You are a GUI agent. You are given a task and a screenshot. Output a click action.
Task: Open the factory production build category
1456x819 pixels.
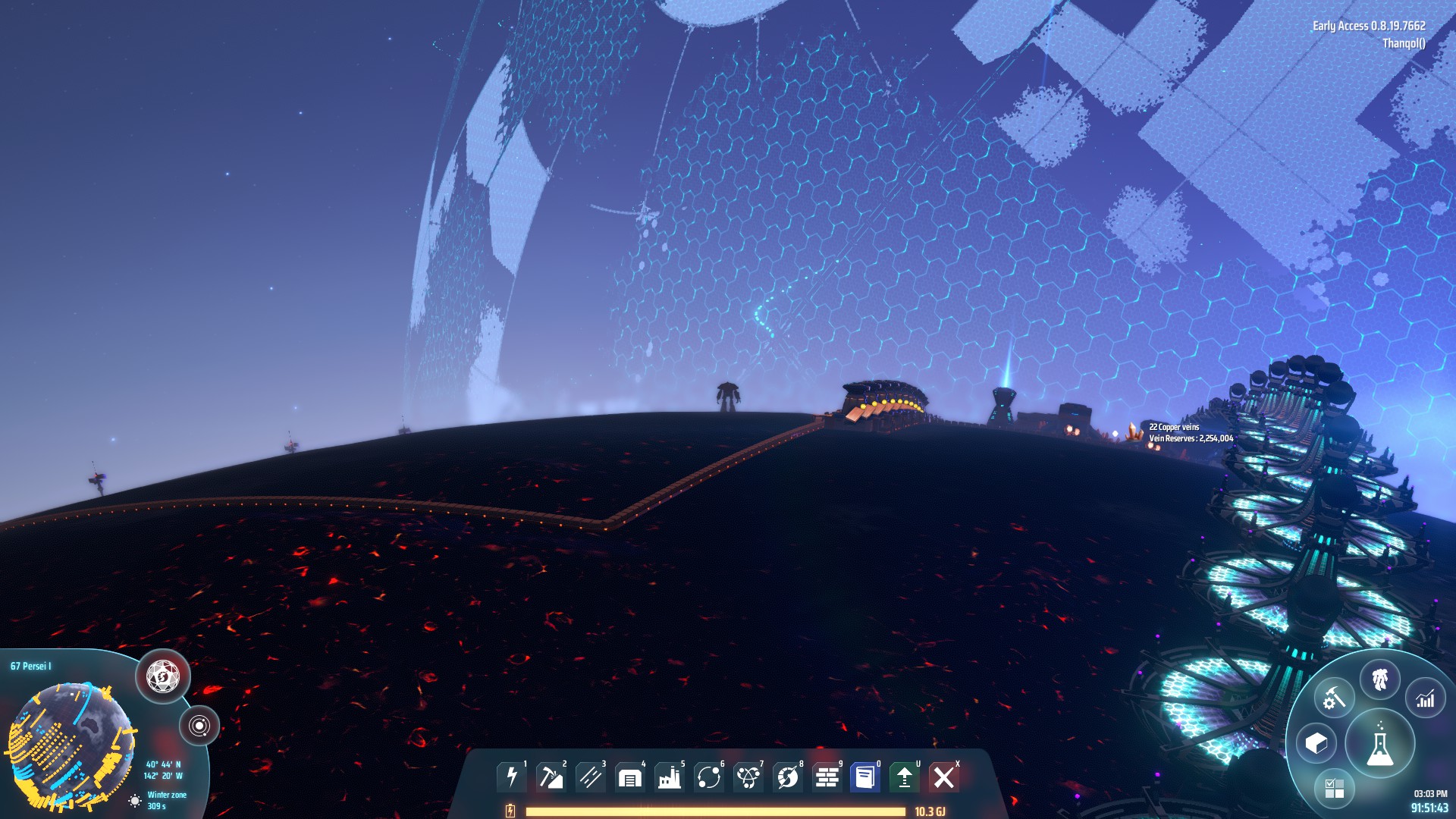(669, 777)
